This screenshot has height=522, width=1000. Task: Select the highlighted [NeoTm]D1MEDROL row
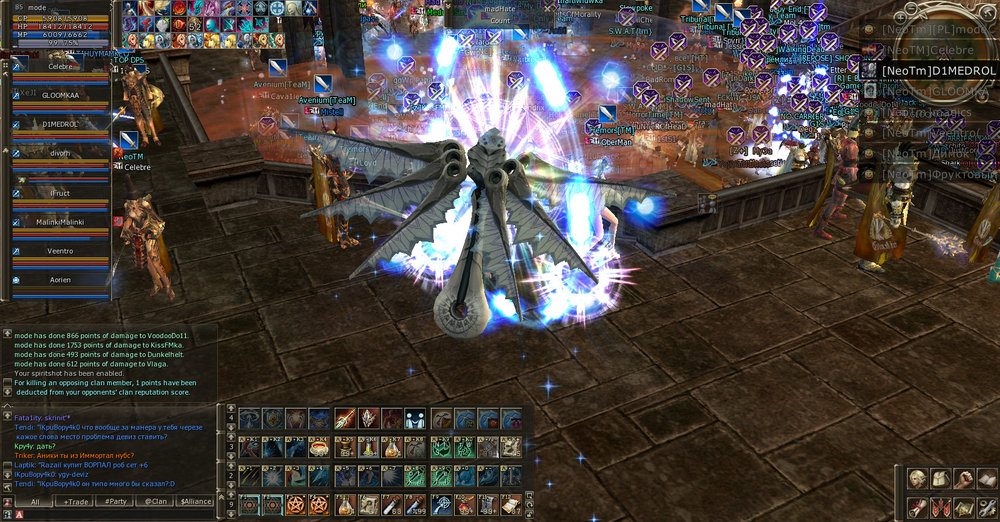pyautogui.click(x=928, y=70)
